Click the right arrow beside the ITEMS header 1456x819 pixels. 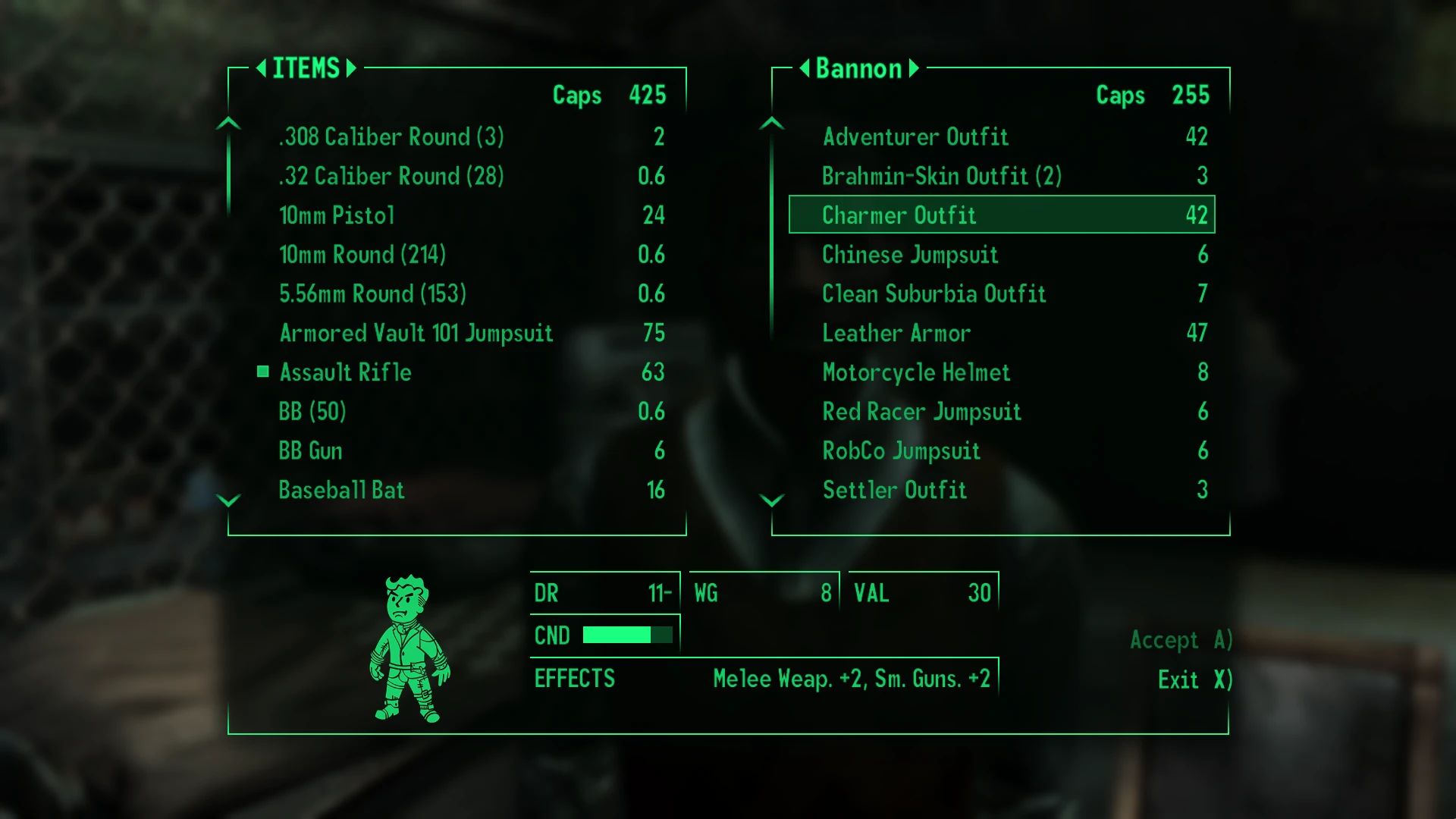[x=350, y=68]
